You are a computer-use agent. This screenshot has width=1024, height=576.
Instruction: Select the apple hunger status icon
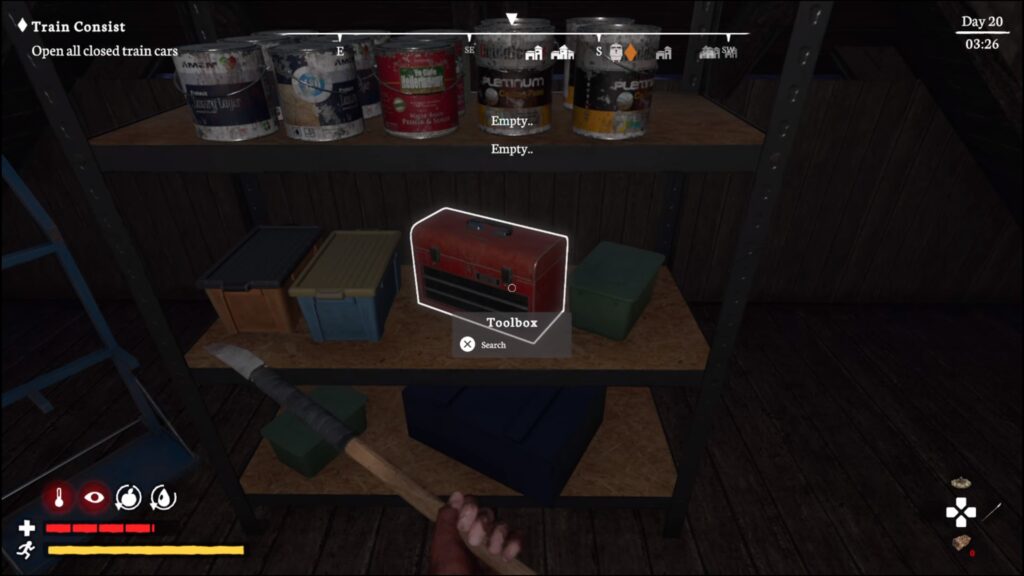pyautogui.click(x=129, y=497)
